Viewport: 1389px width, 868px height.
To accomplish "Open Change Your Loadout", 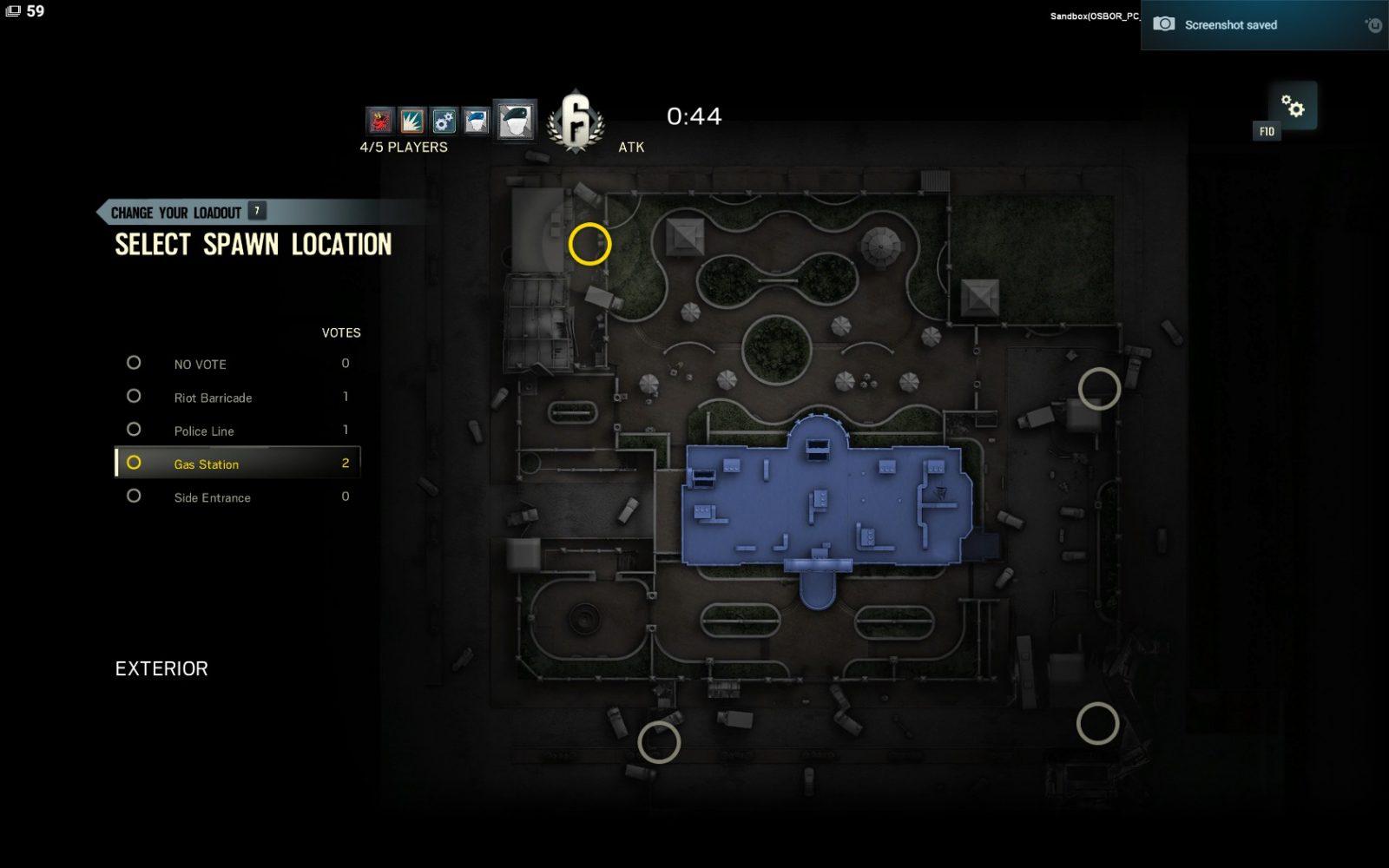I will (x=176, y=213).
